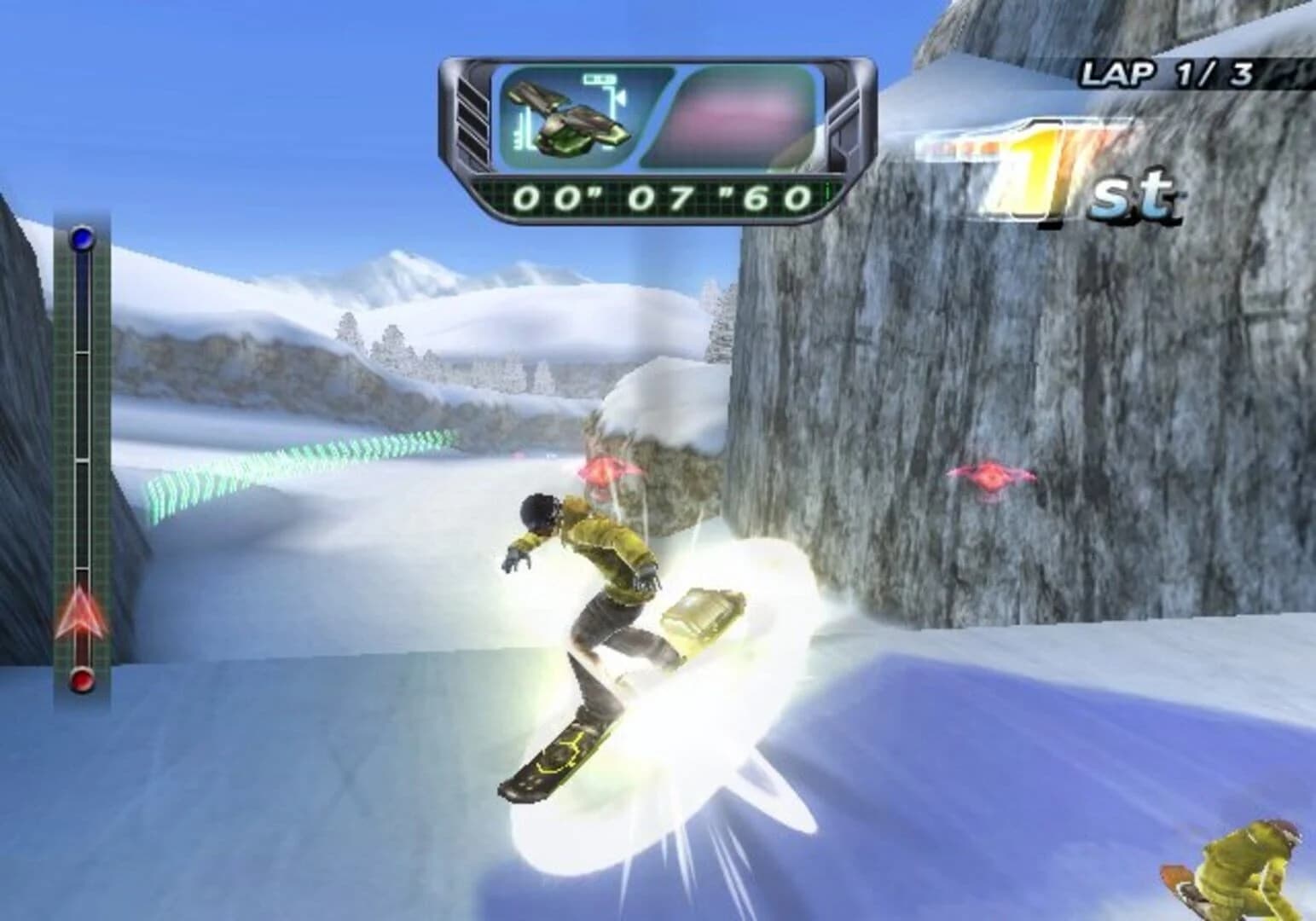Click the blue orb atop the progress gauge

tap(81, 240)
